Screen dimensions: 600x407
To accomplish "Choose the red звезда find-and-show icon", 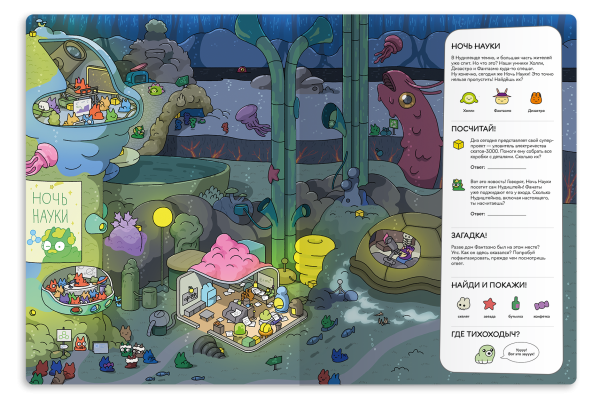I will click(x=490, y=304).
